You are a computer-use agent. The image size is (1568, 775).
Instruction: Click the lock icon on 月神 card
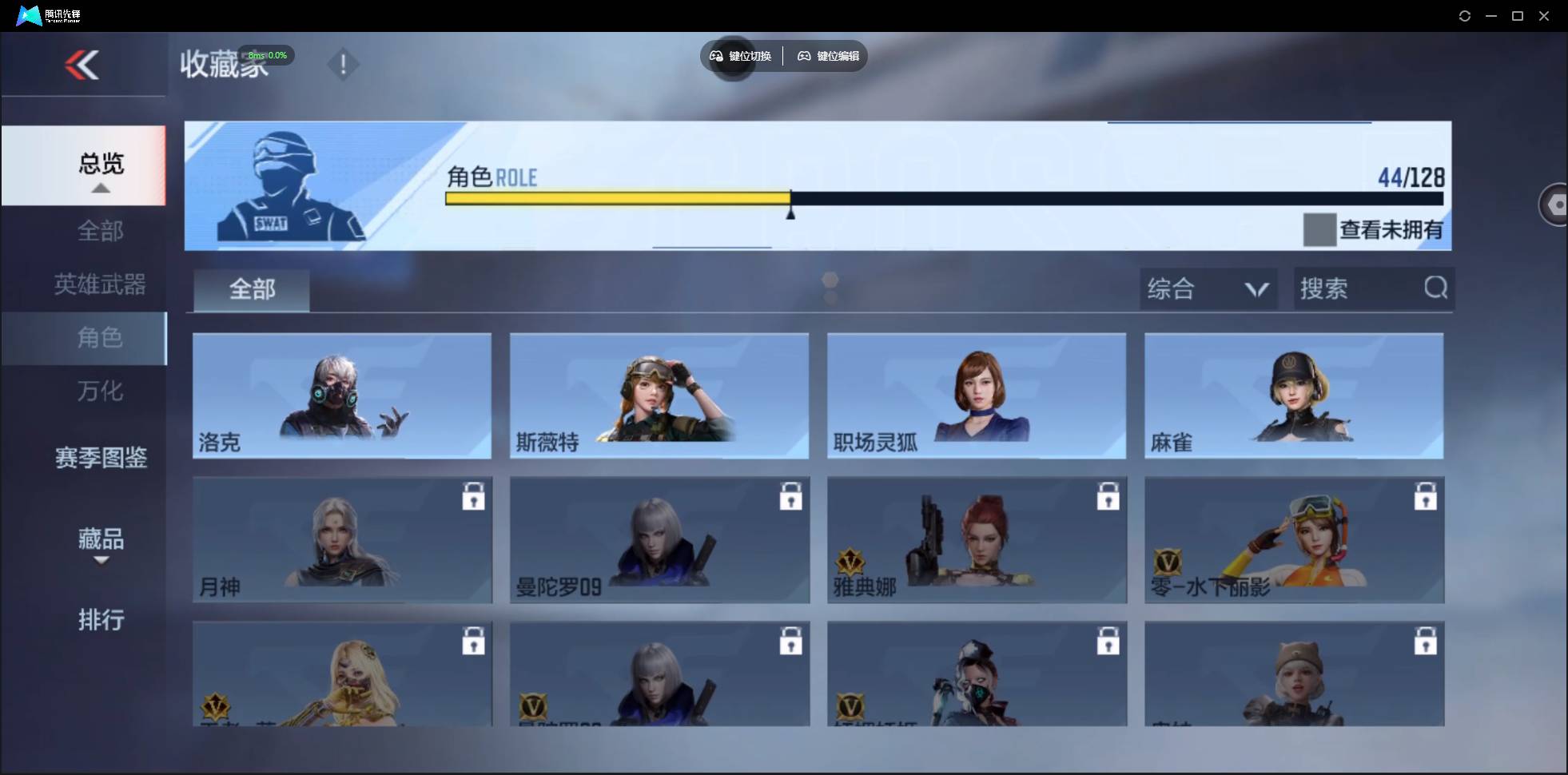coord(474,496)
